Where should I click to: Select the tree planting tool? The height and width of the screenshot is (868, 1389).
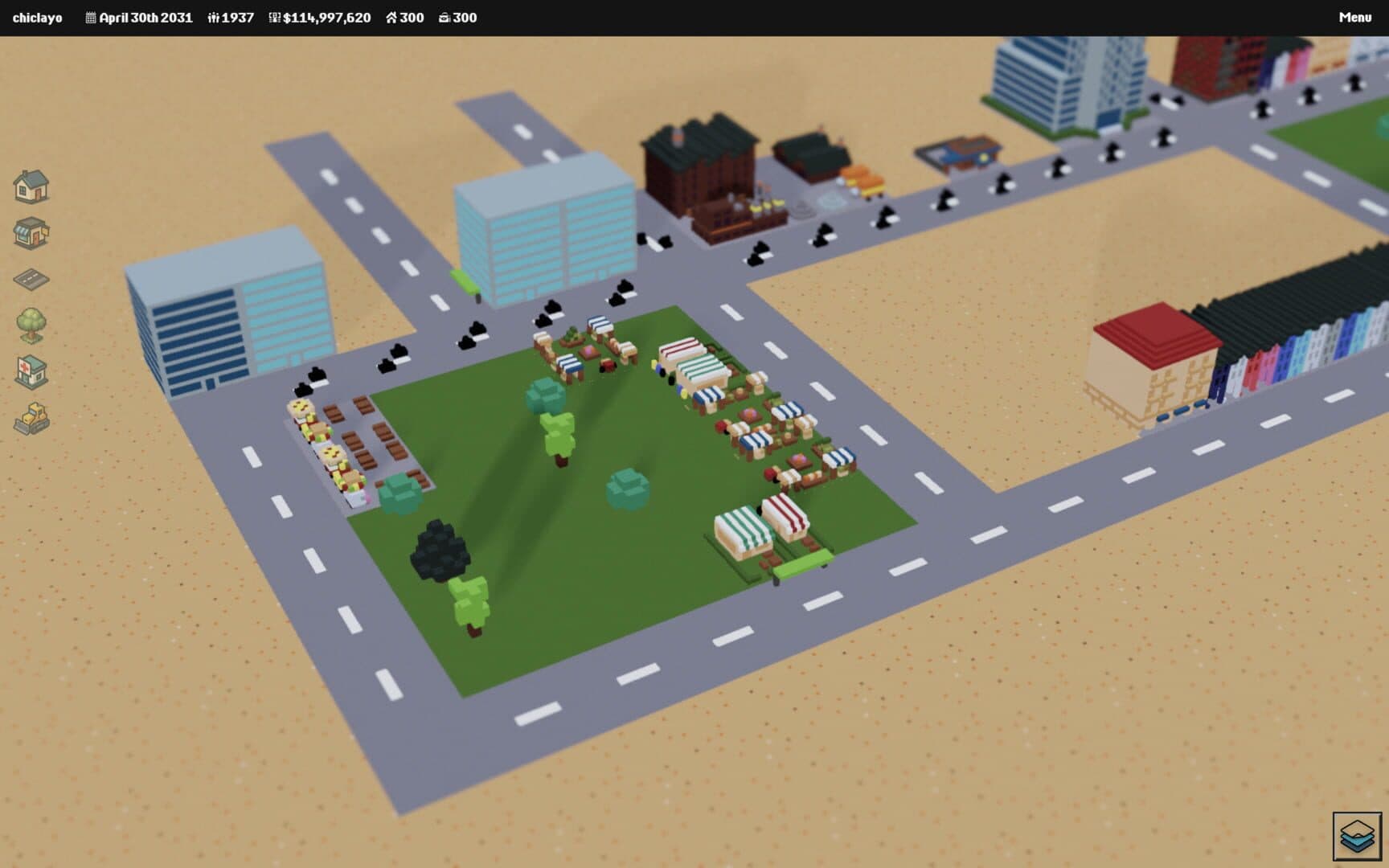tap(31, 325)
